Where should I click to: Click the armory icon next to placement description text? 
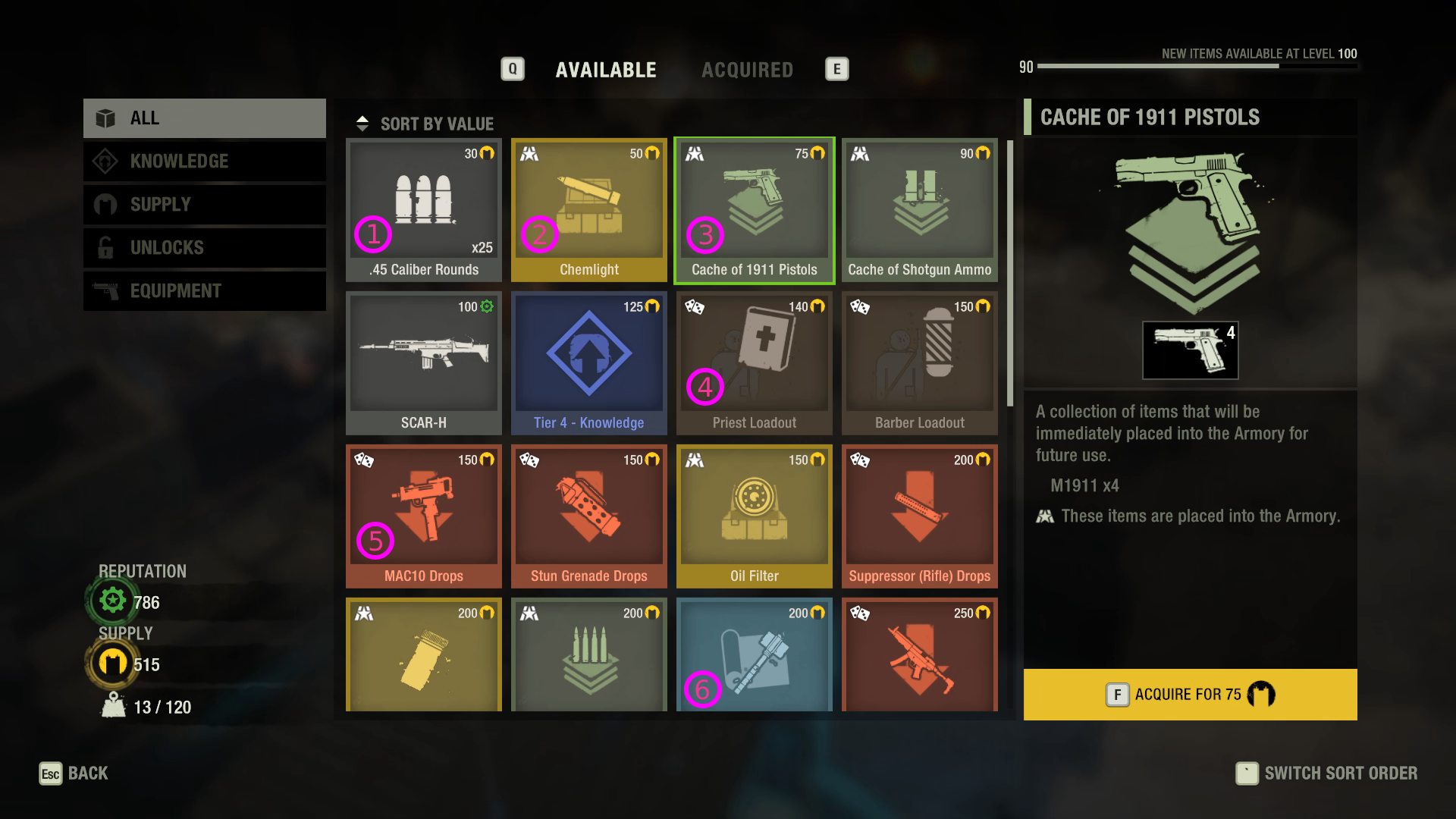[1045, 516]
